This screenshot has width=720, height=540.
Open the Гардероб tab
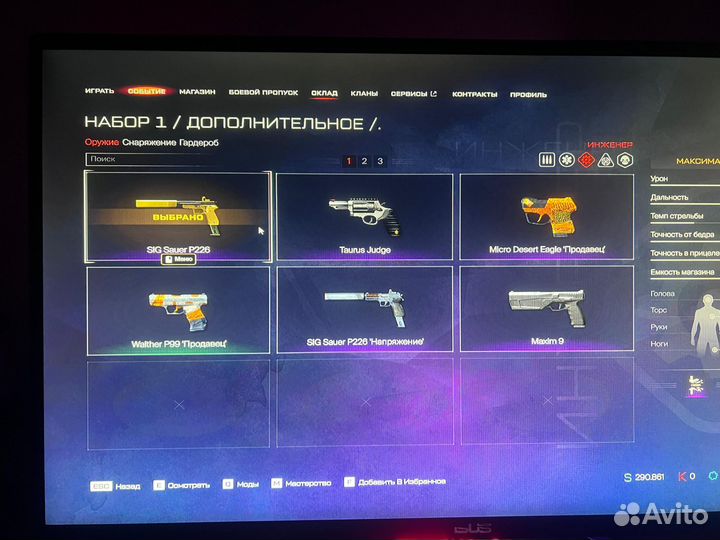point(201,143)
